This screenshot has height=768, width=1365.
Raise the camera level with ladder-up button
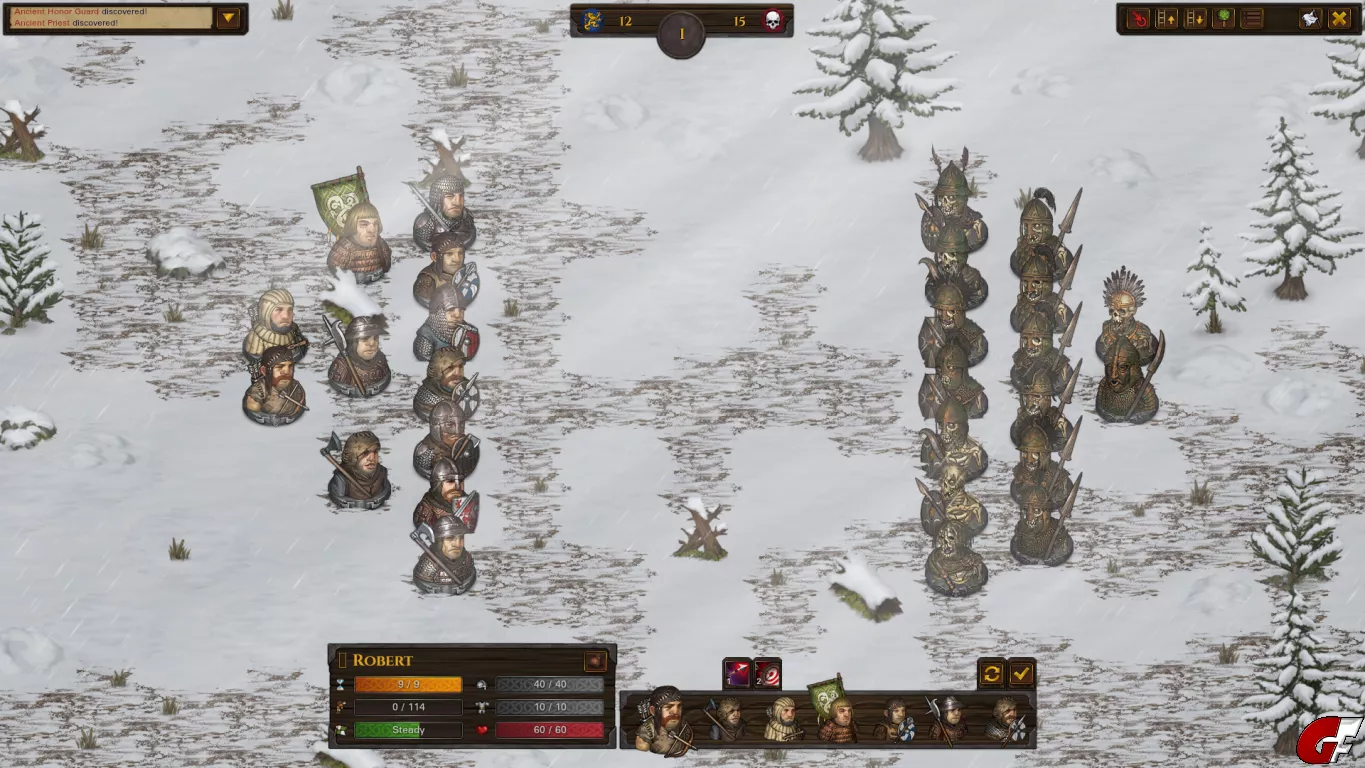click(1167, 18)
